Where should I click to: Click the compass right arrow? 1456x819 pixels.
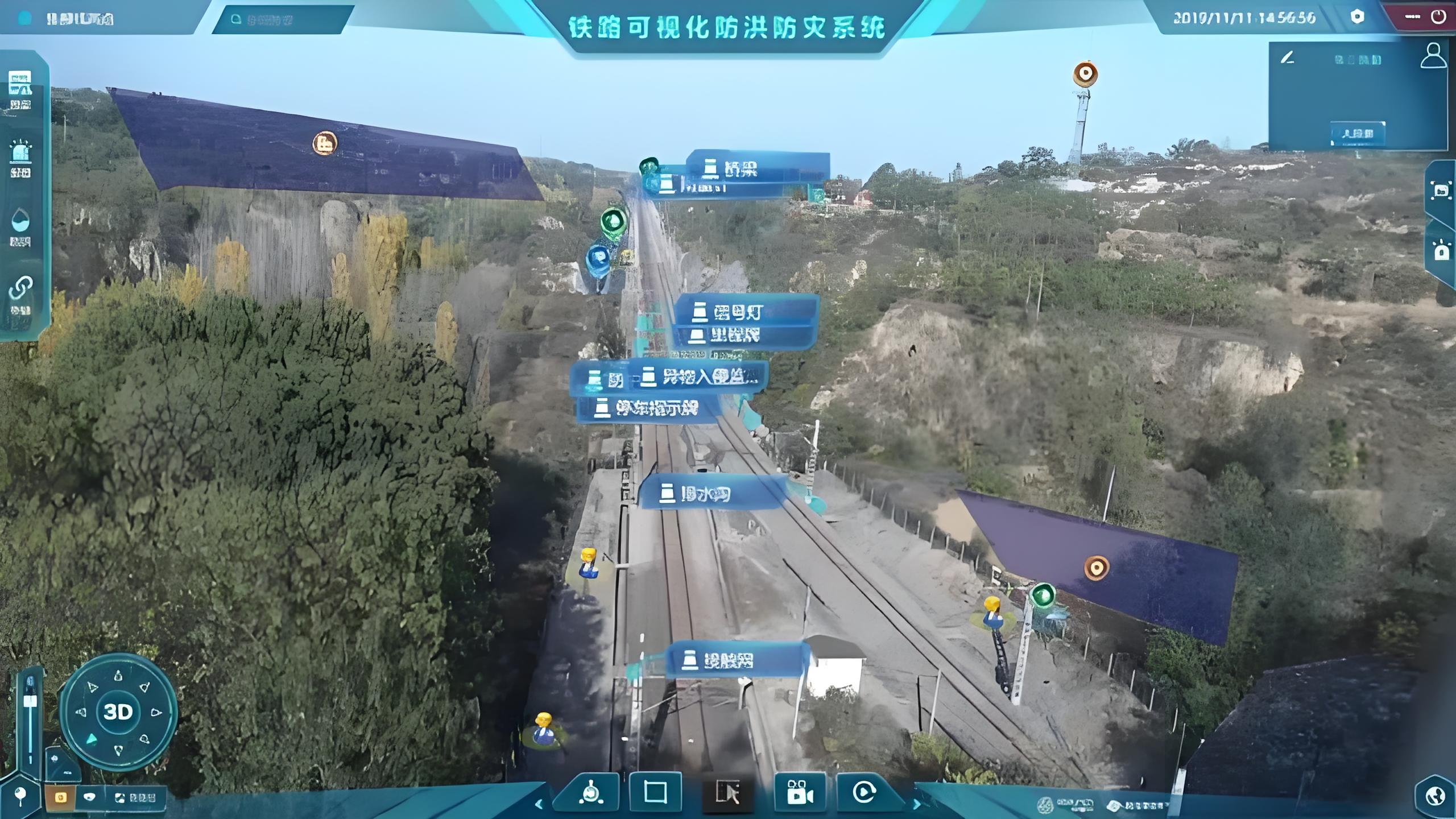click(x=155, y=712)
